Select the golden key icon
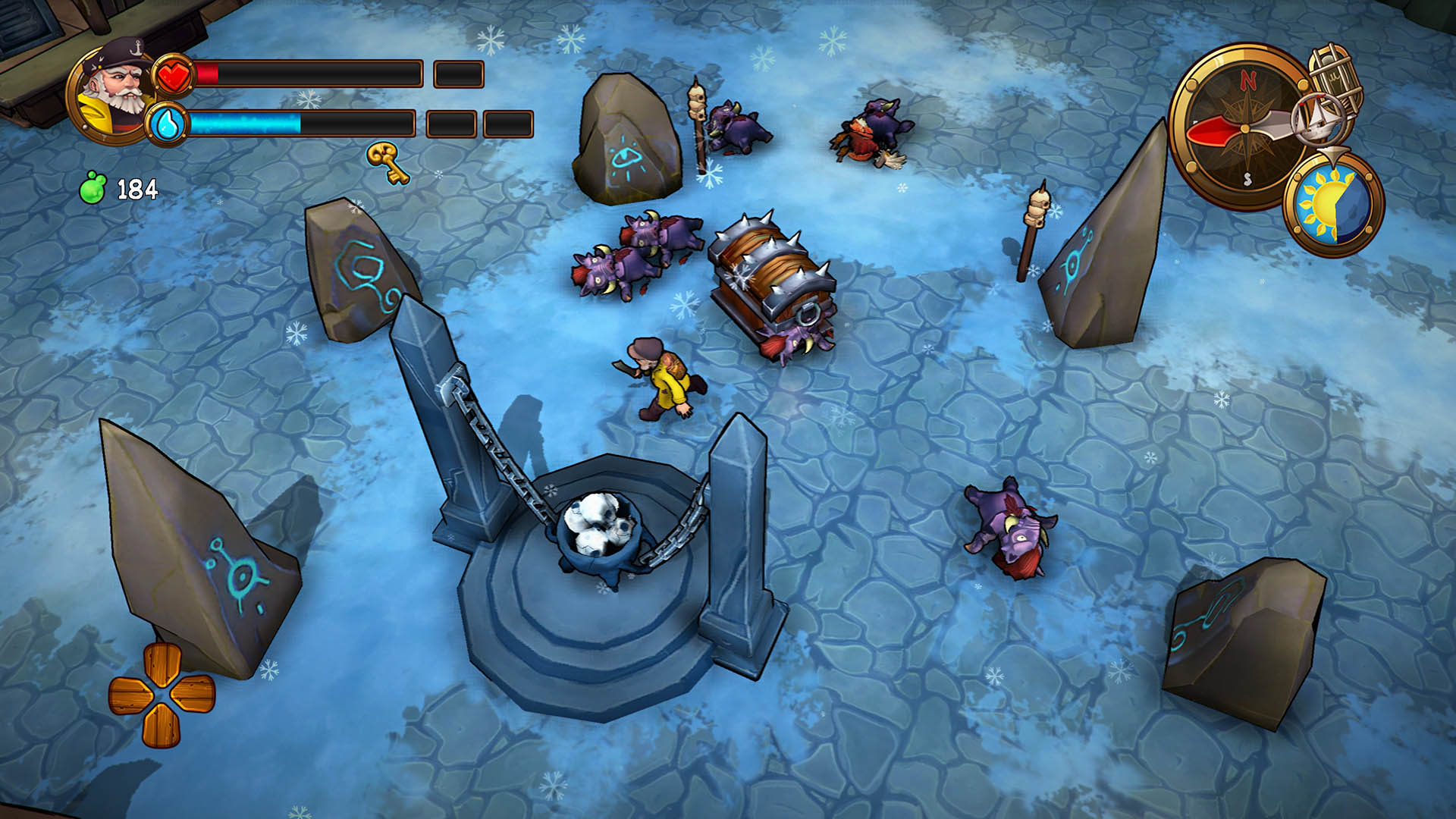The image size is (1456, 819). tap(388, 162)
